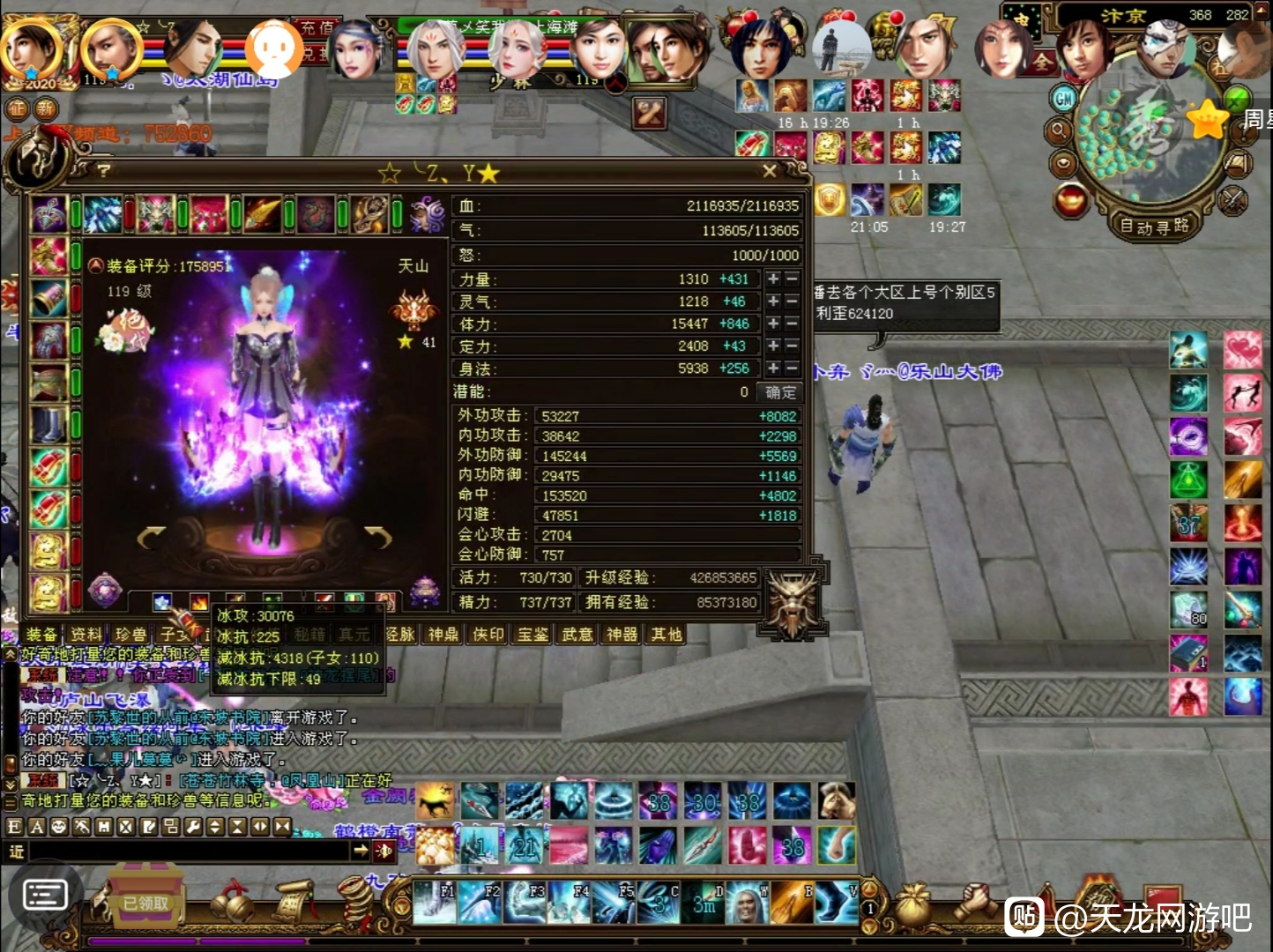The width and height of the screenshot is (1273, 952).
Task: Open the GM help button
Action: click(x=1064, y=99)
